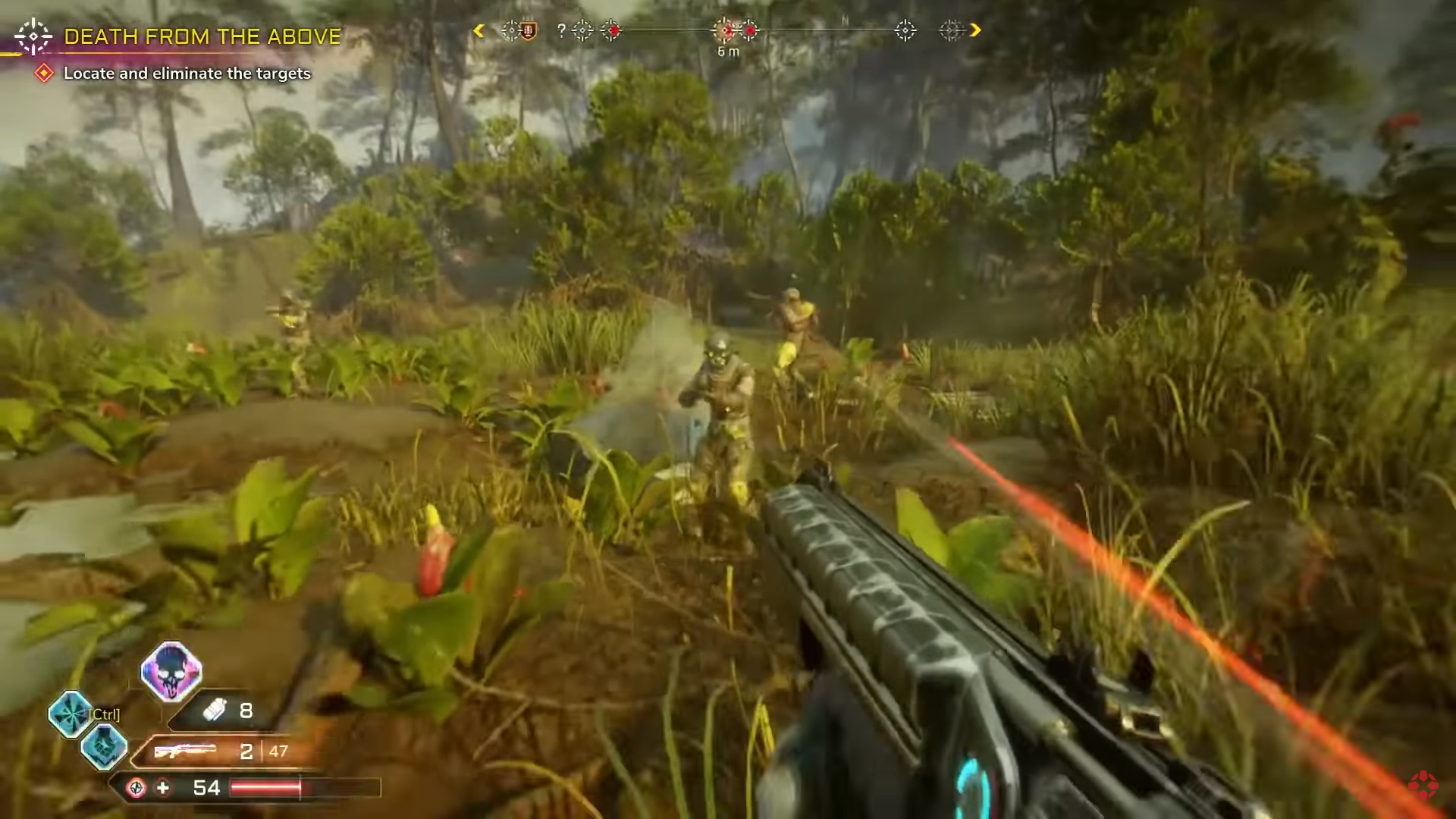Trigger the teal starburst ability icon

70,714
